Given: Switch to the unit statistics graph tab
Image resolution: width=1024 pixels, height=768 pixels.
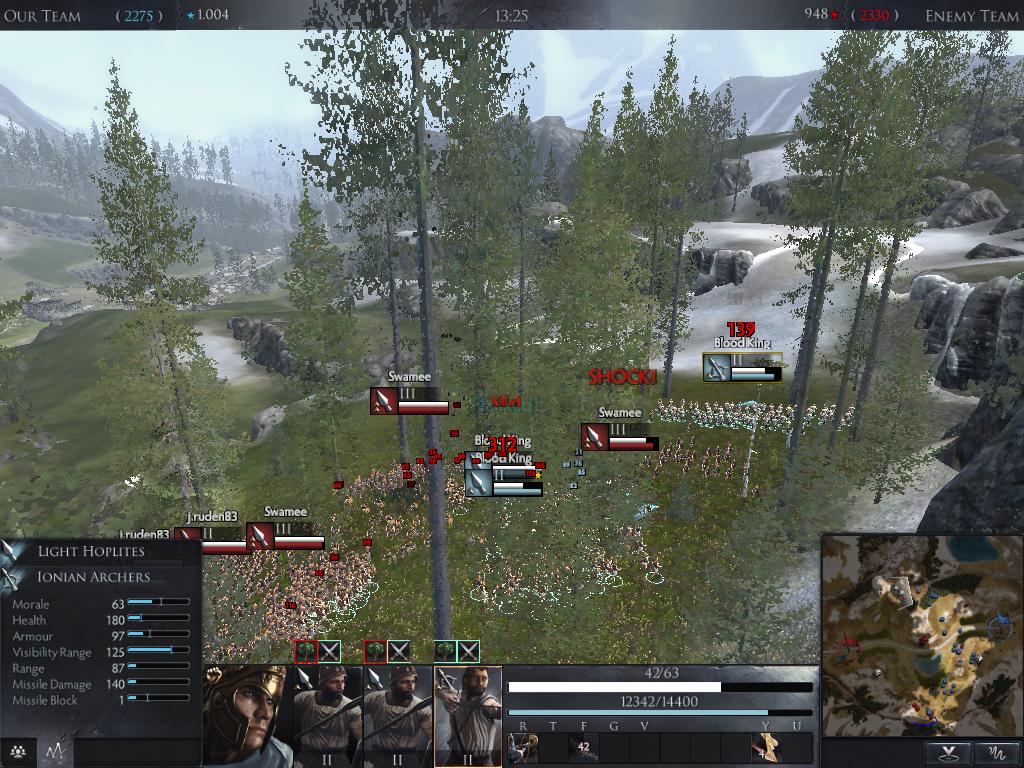Looking at the screenshot, I should pyautogui.click(x=54, y=752).
